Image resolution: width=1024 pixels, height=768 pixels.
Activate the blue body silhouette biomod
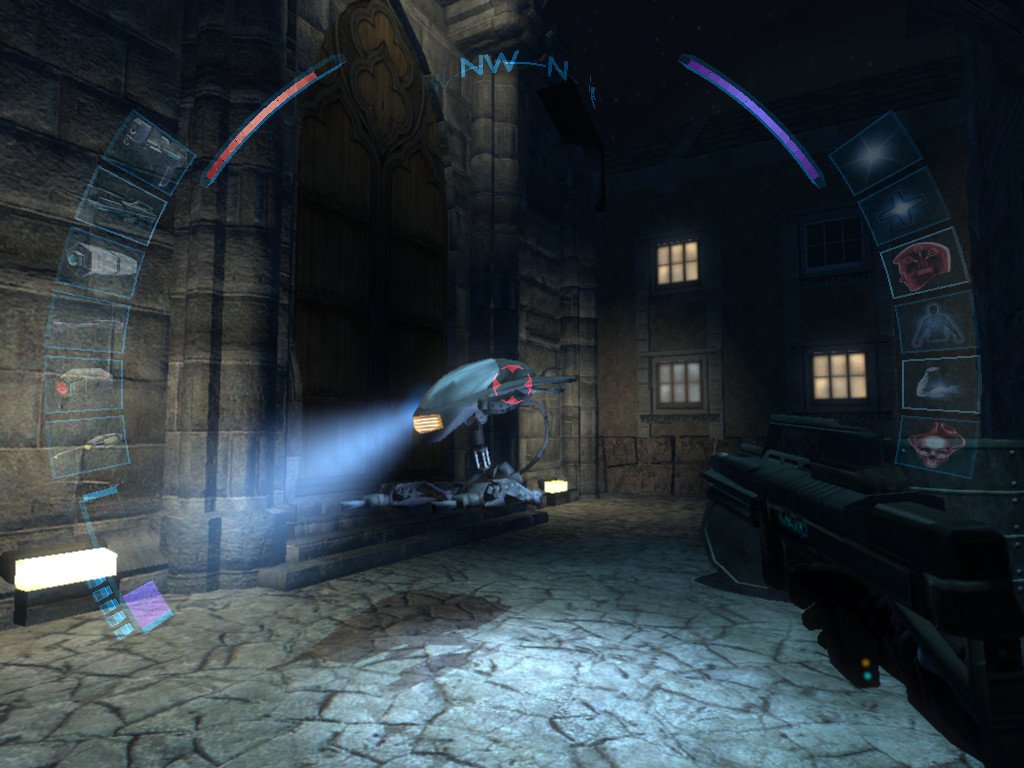pos(936,323)
